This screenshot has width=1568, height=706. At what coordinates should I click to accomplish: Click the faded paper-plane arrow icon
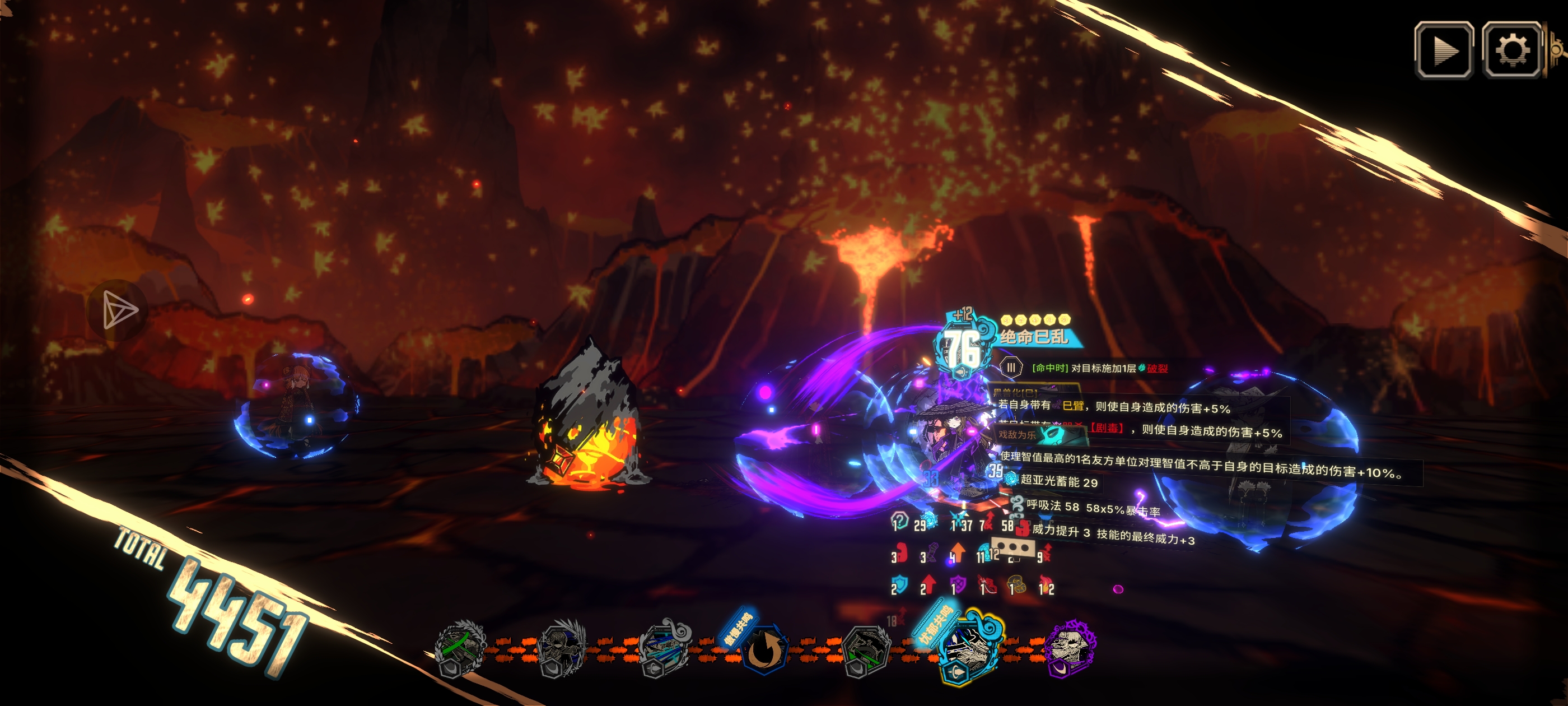click(x=119, y=309)
